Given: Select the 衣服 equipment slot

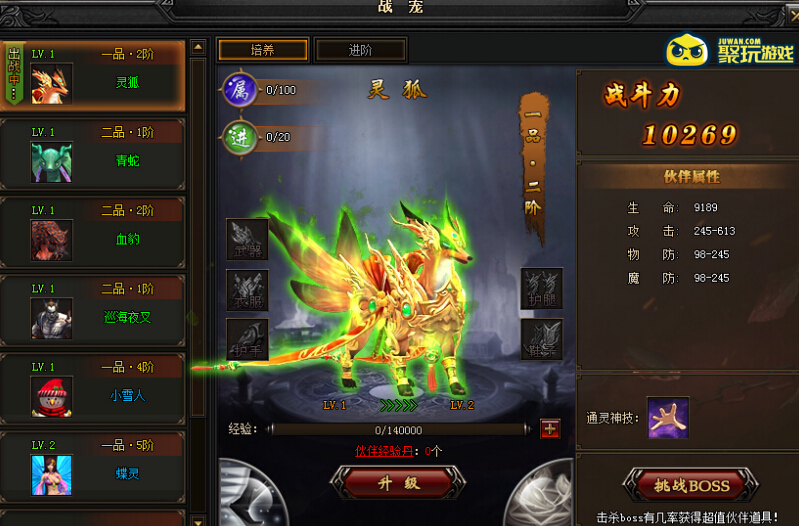Looking at the screenshot, I should (x=247, y=289).
